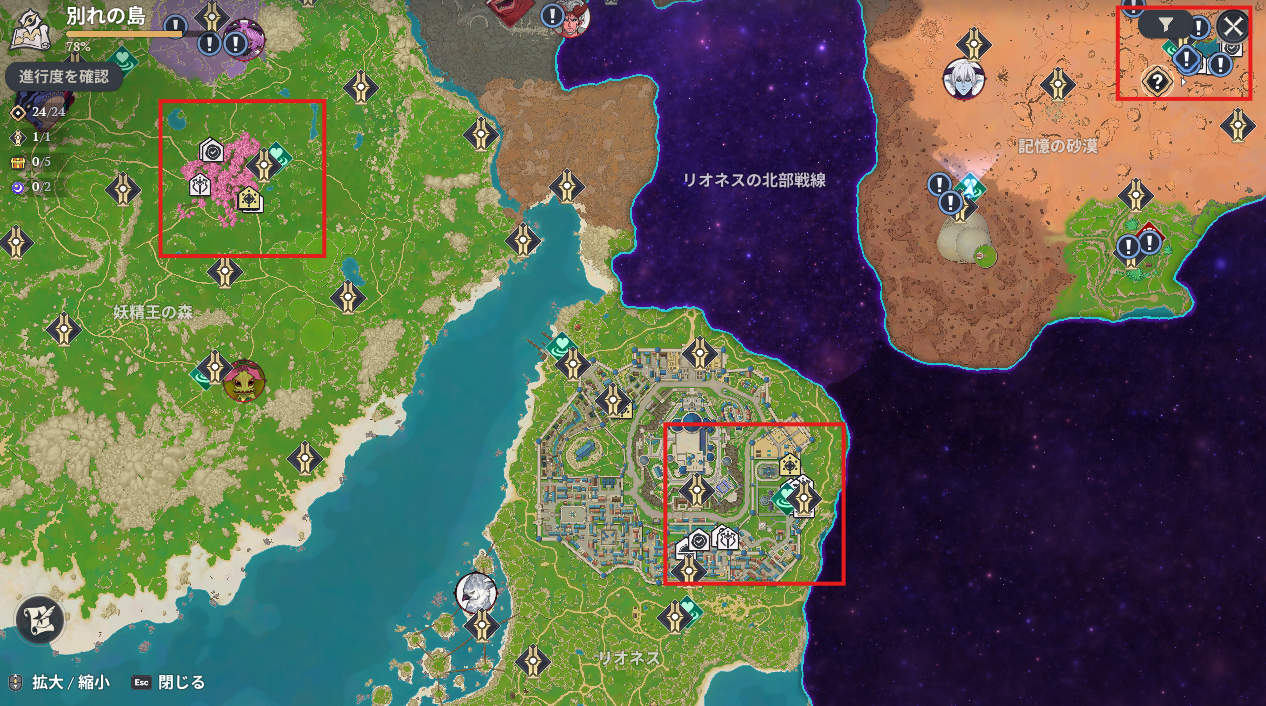1266x706 pixels.
Task: Close the world map
Action: [x=1233, y=27]
